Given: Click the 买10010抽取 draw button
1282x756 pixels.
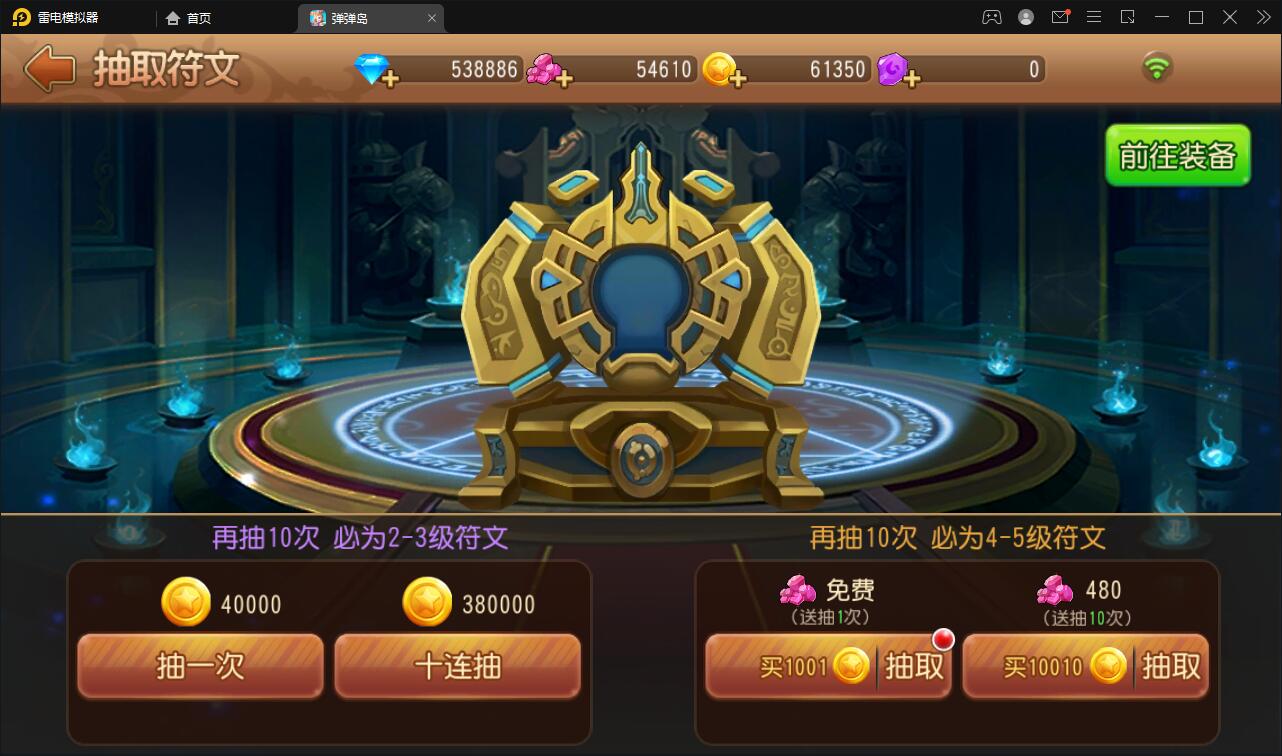Looking at the screenshot, I should click(1086, 666).
